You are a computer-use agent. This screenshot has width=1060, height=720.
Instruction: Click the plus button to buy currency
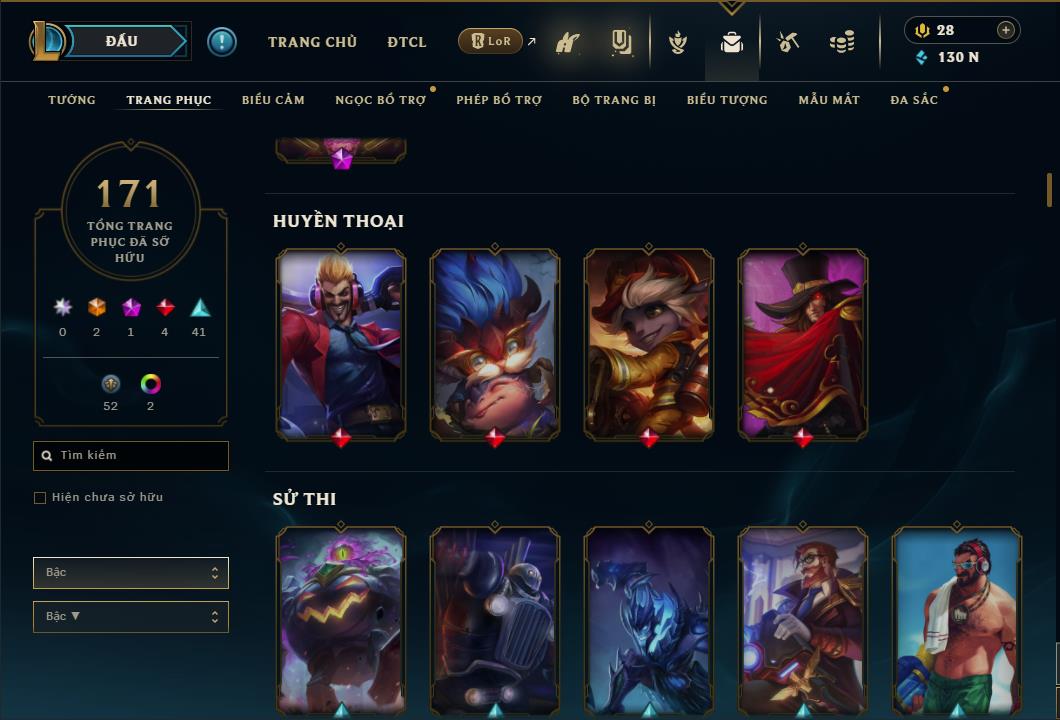(x=1006, y=30)
